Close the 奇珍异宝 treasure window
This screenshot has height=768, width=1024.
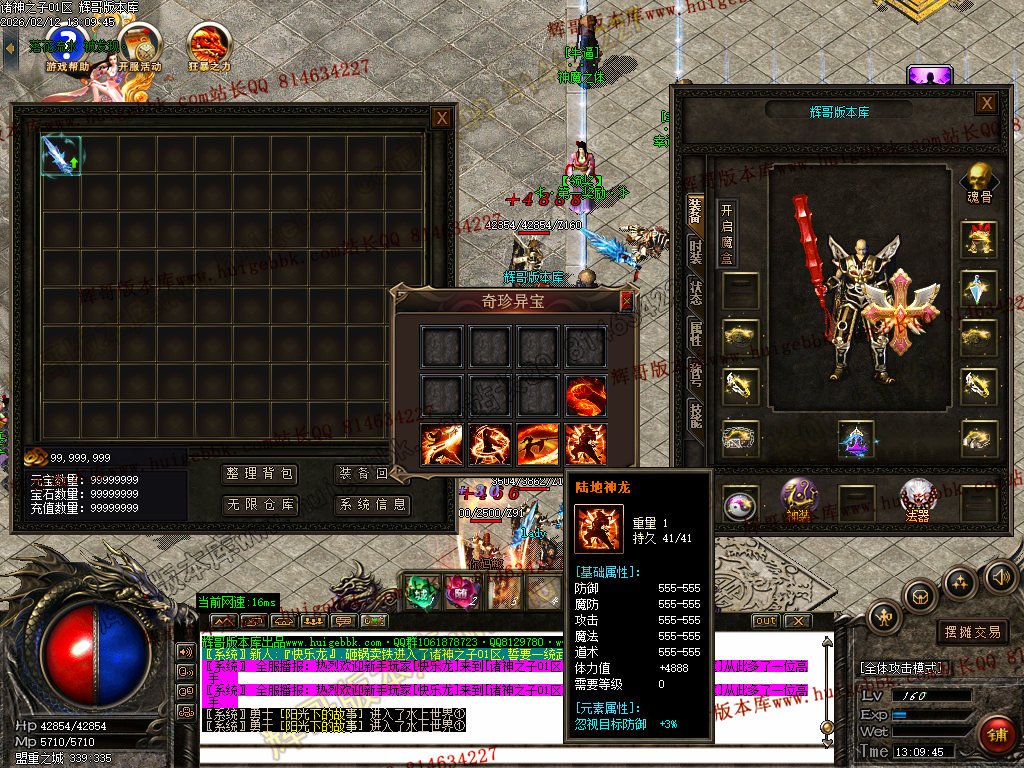click(x=627, y=300)
